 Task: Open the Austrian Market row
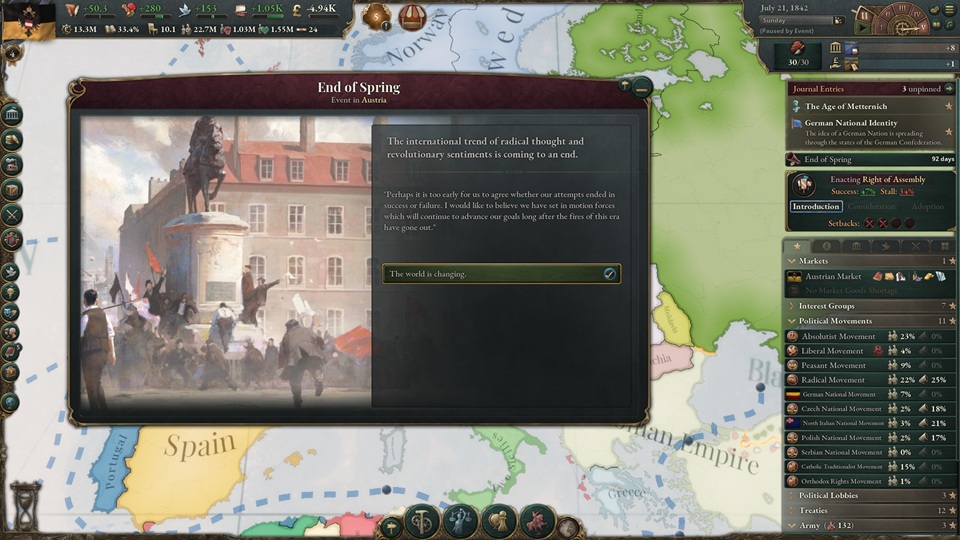833,276
